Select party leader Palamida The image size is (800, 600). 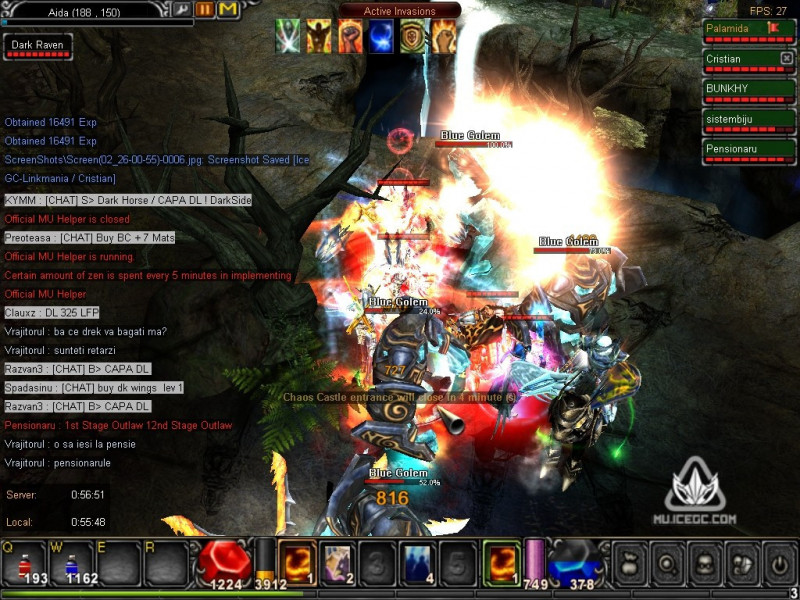tap(748, 31)
